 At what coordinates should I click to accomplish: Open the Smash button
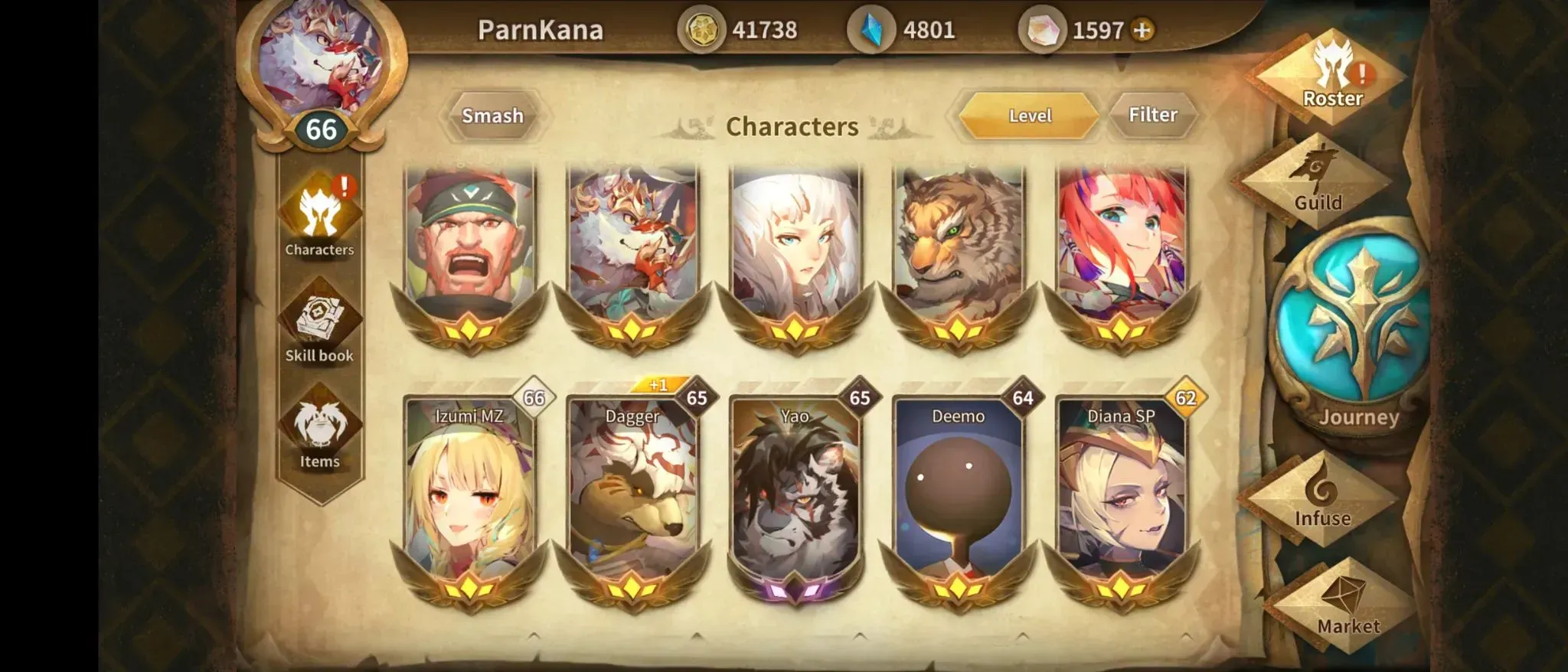point(492,116)
